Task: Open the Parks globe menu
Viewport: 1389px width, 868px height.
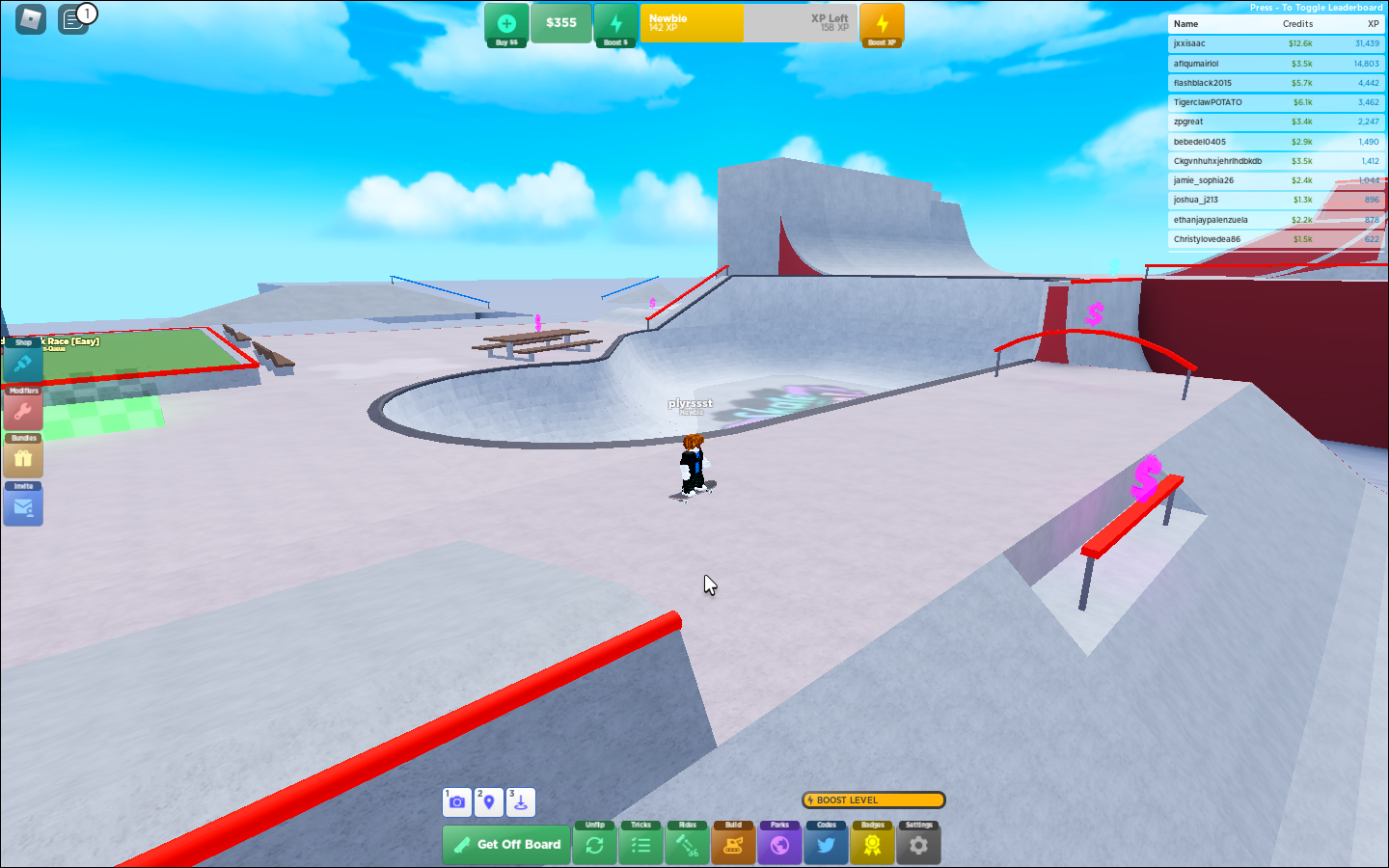Action: (779, 843)
